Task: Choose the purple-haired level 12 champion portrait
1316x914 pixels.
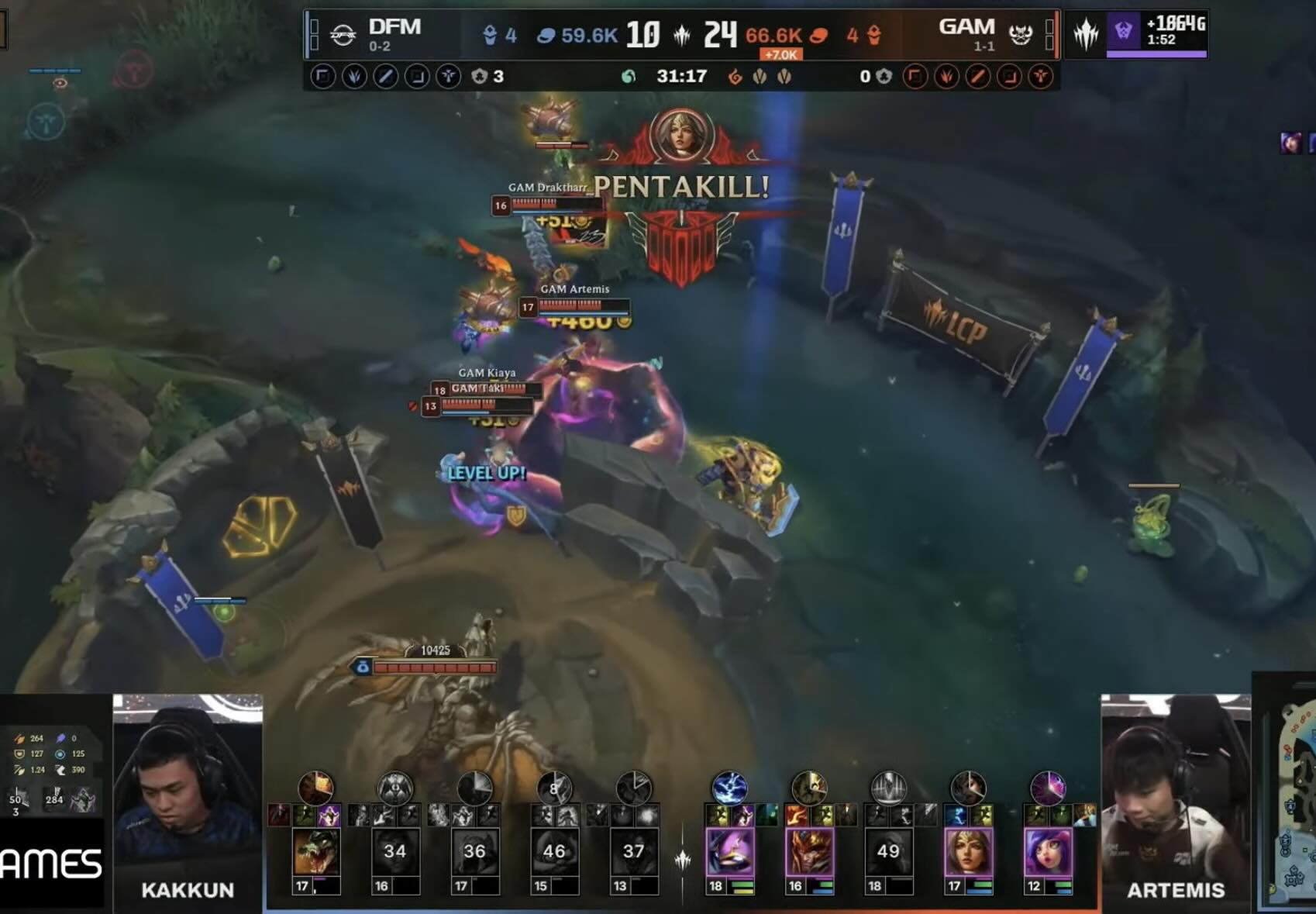Action: tap(1048, 852)
